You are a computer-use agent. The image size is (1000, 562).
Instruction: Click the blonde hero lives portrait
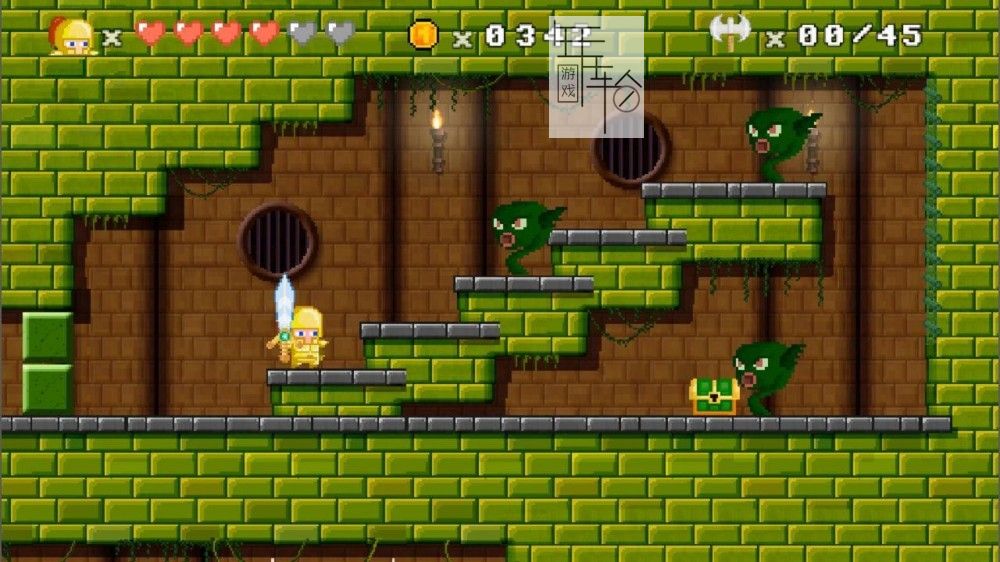(73, 37)
